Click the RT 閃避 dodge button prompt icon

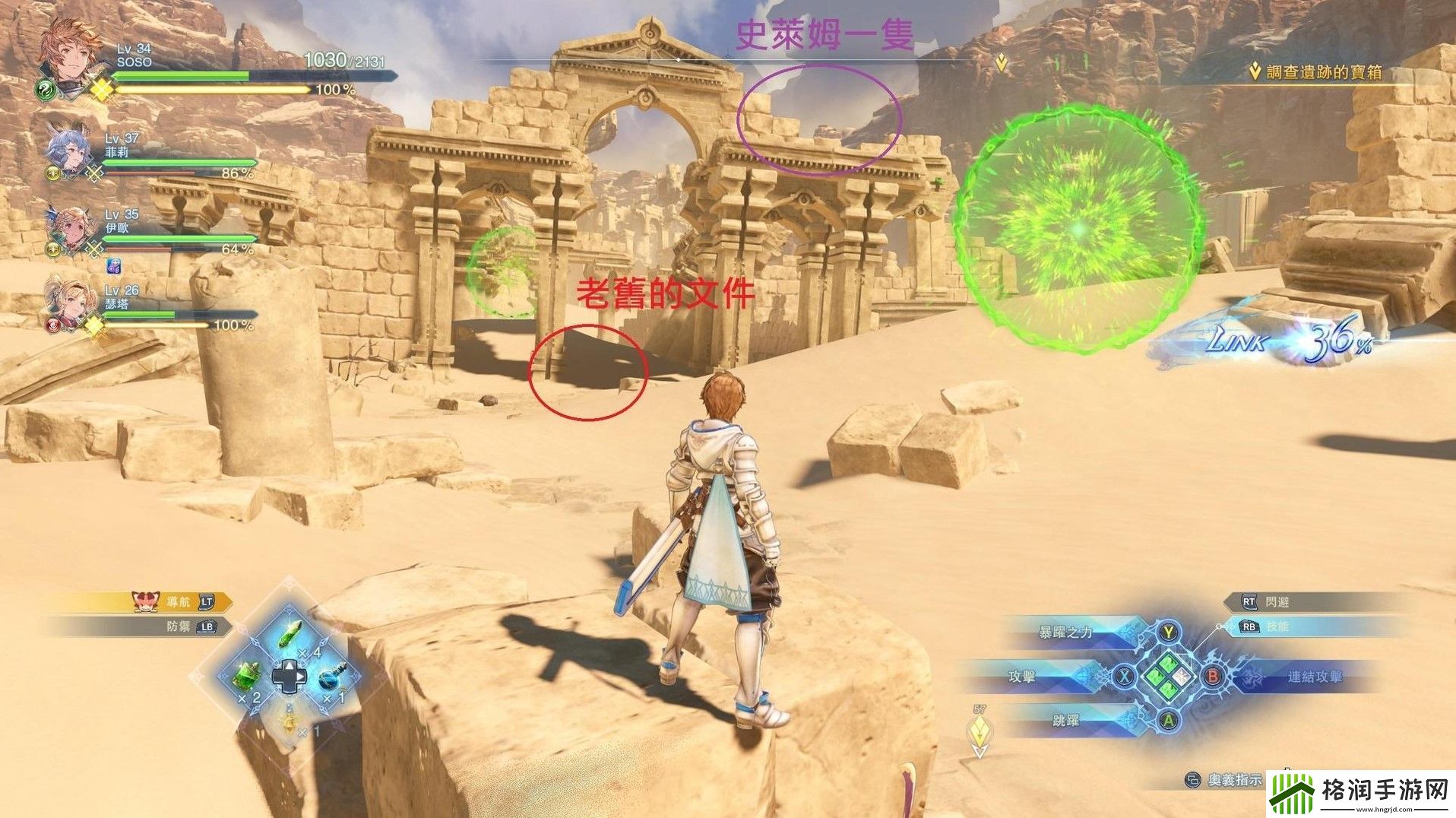(1250, 601)
